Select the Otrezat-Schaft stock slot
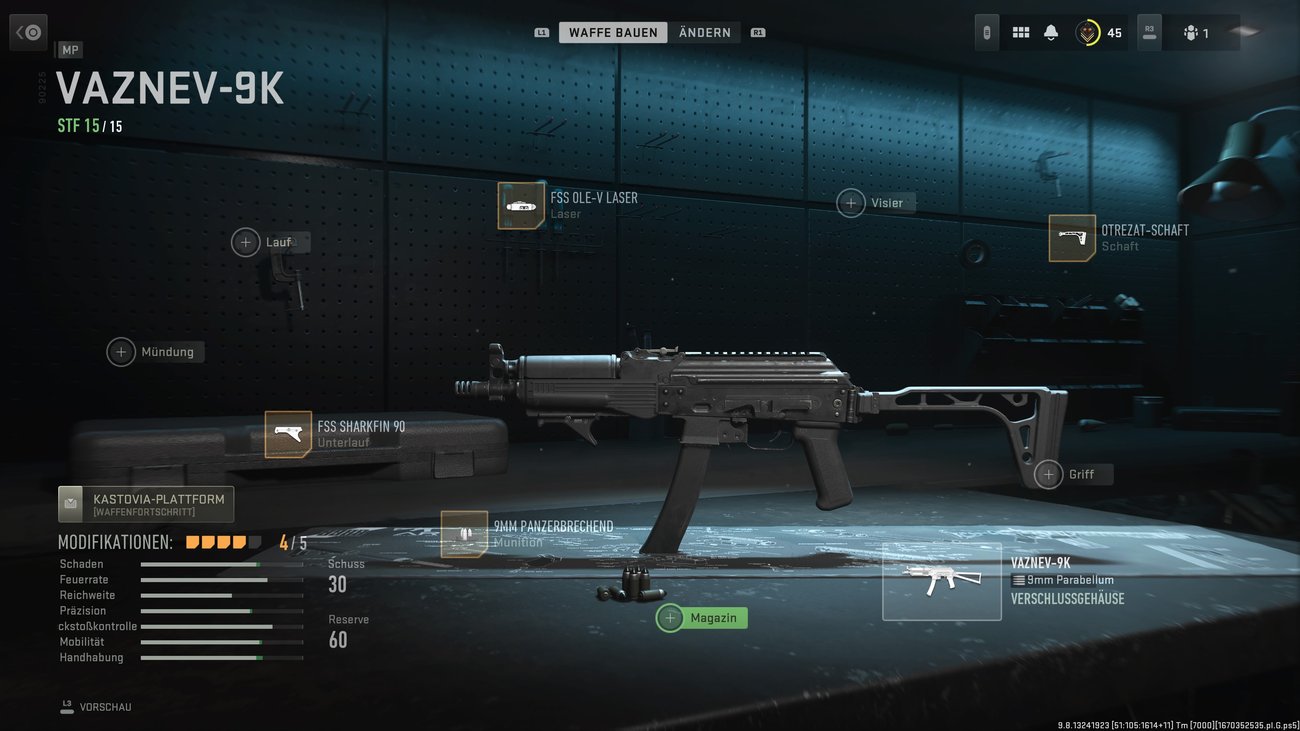 pos(1072,238)
